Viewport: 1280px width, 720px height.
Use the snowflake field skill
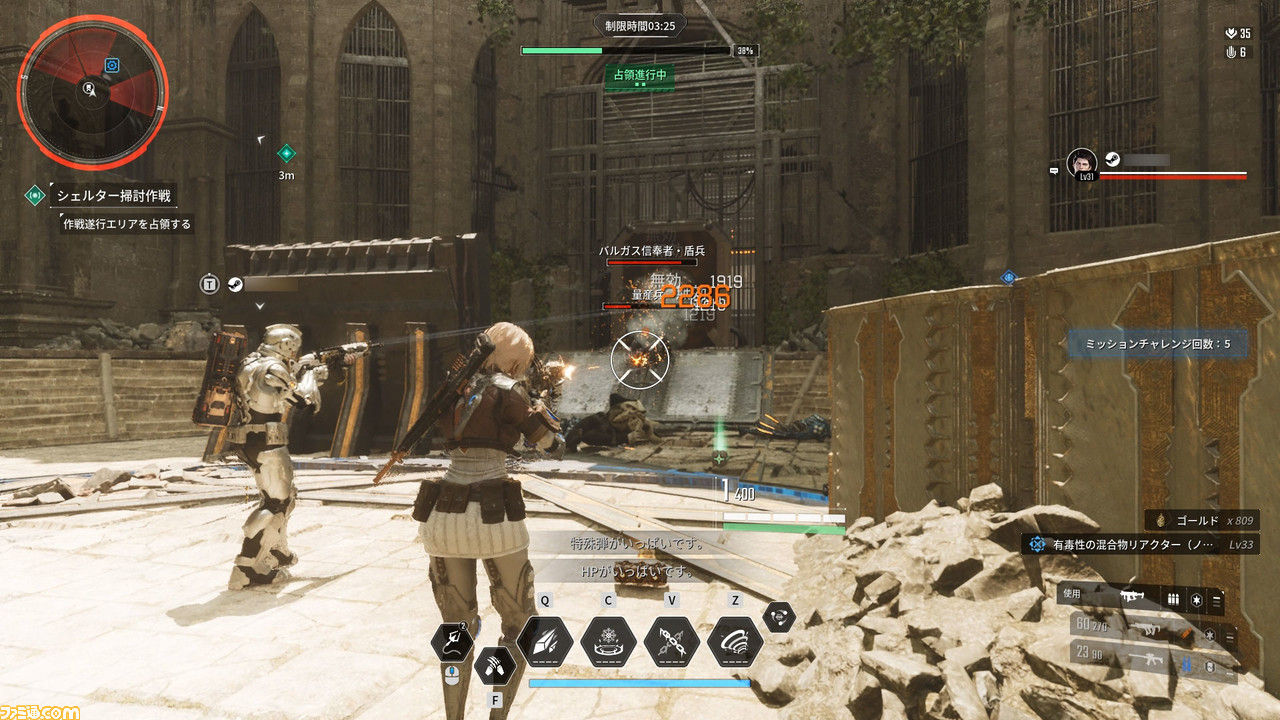pyautogui.click(x=608, y=641)
